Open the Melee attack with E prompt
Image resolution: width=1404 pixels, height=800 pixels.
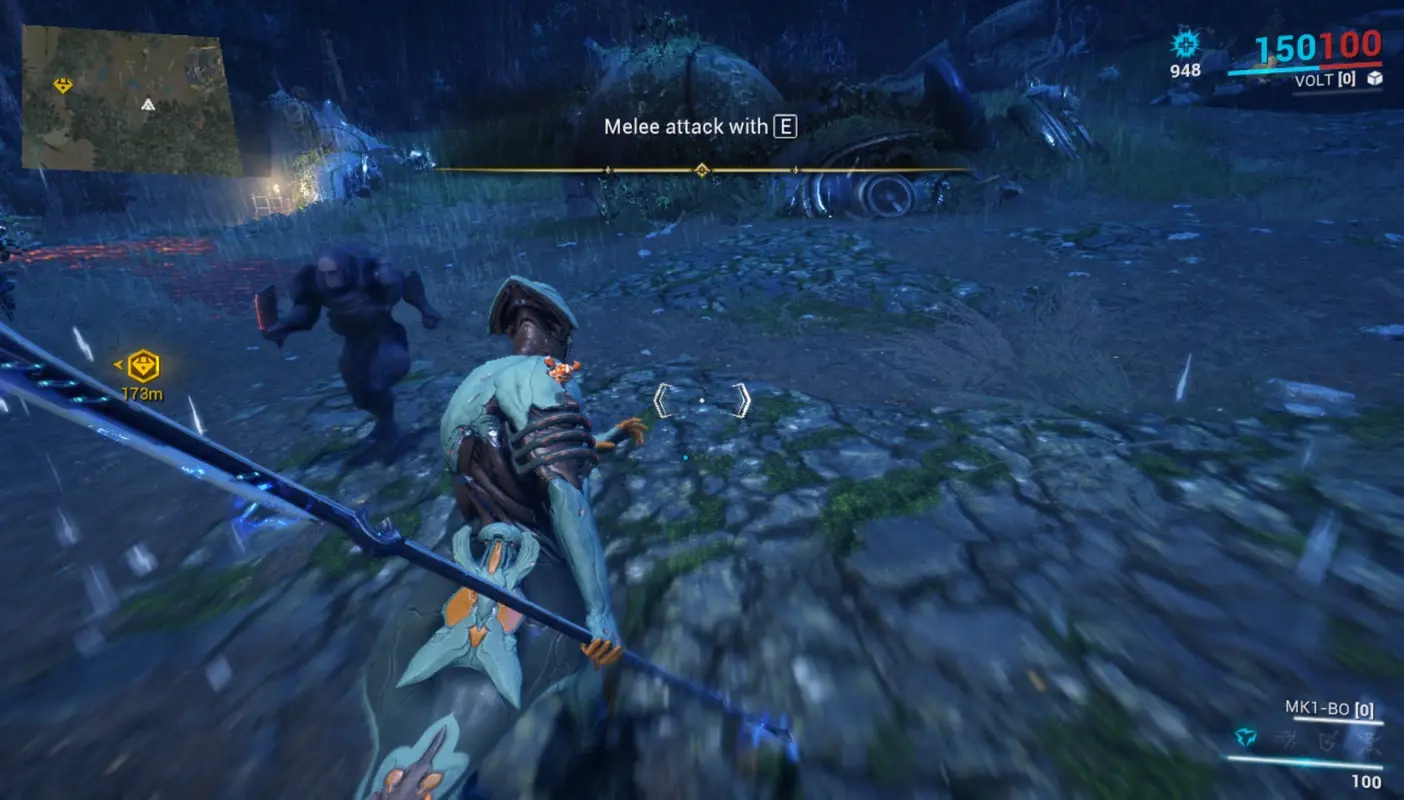click(x=698, y=127)
